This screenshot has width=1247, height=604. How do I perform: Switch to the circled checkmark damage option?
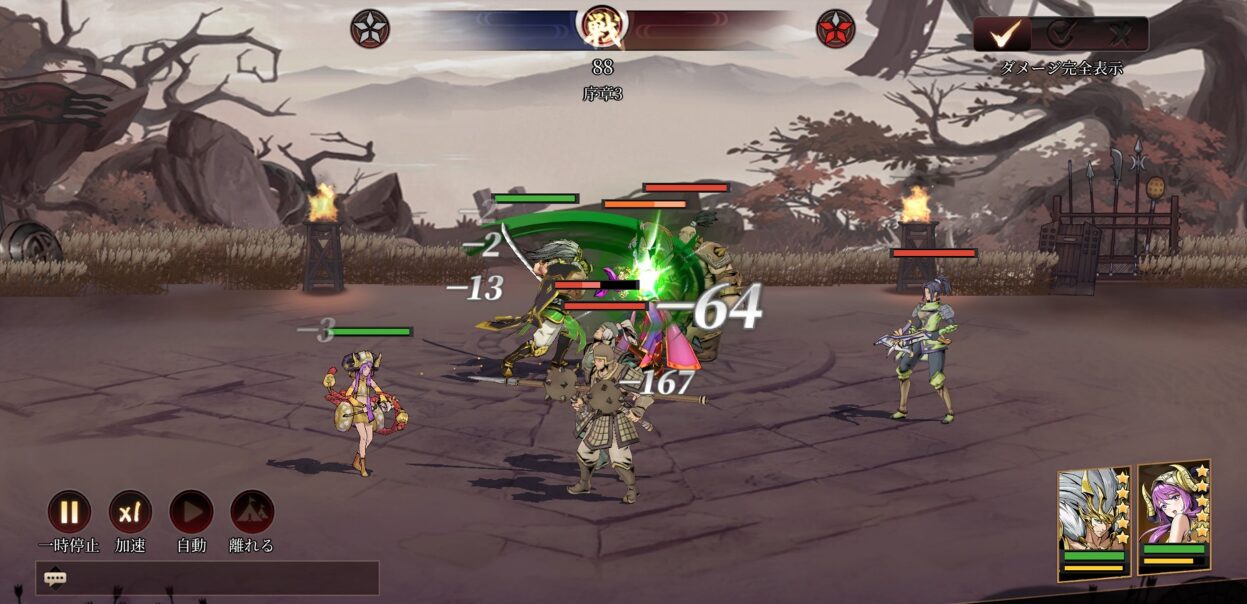[1061, 35]
